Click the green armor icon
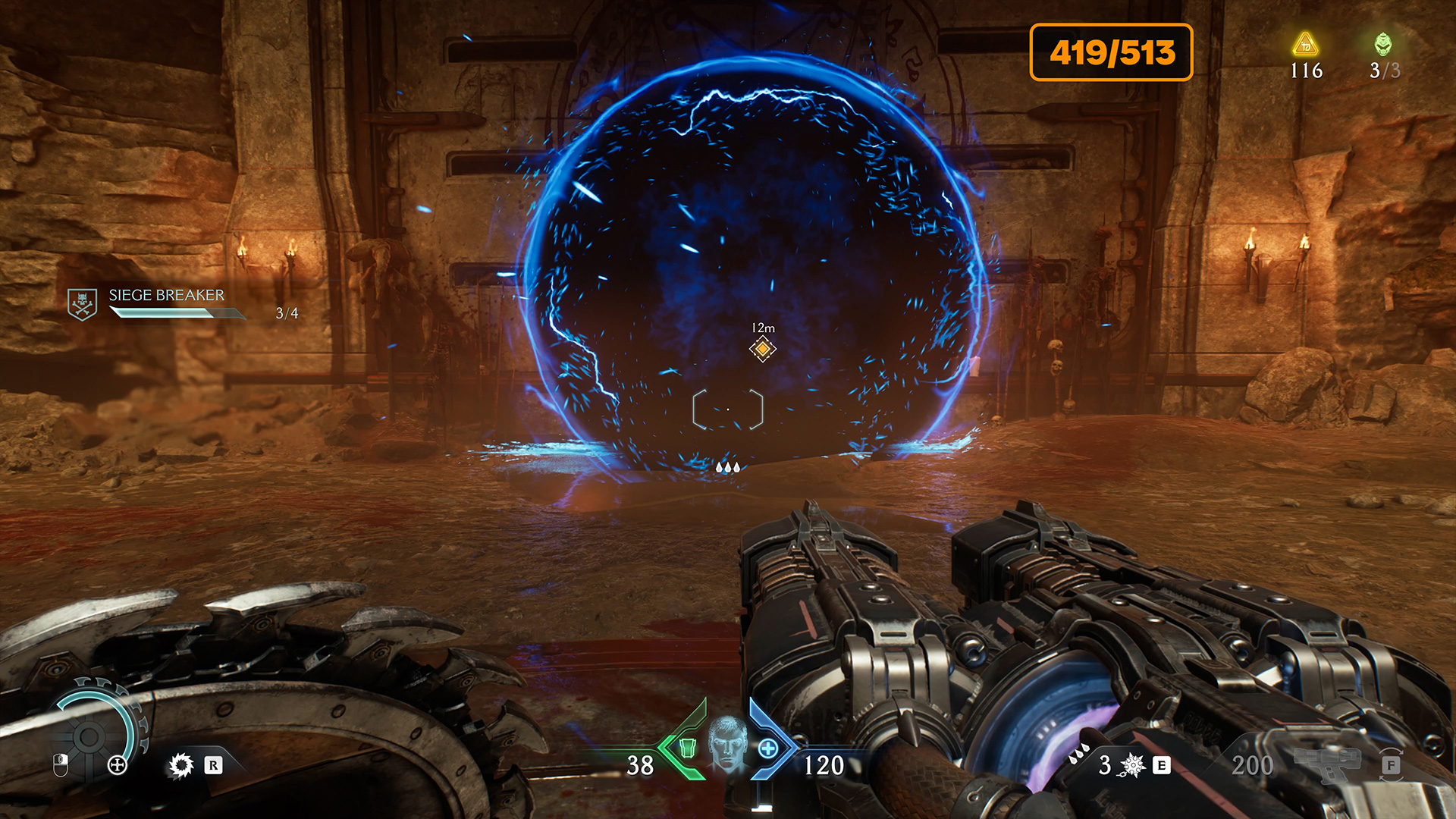This screenshot has width=1456, height=819. pos(687,748)
